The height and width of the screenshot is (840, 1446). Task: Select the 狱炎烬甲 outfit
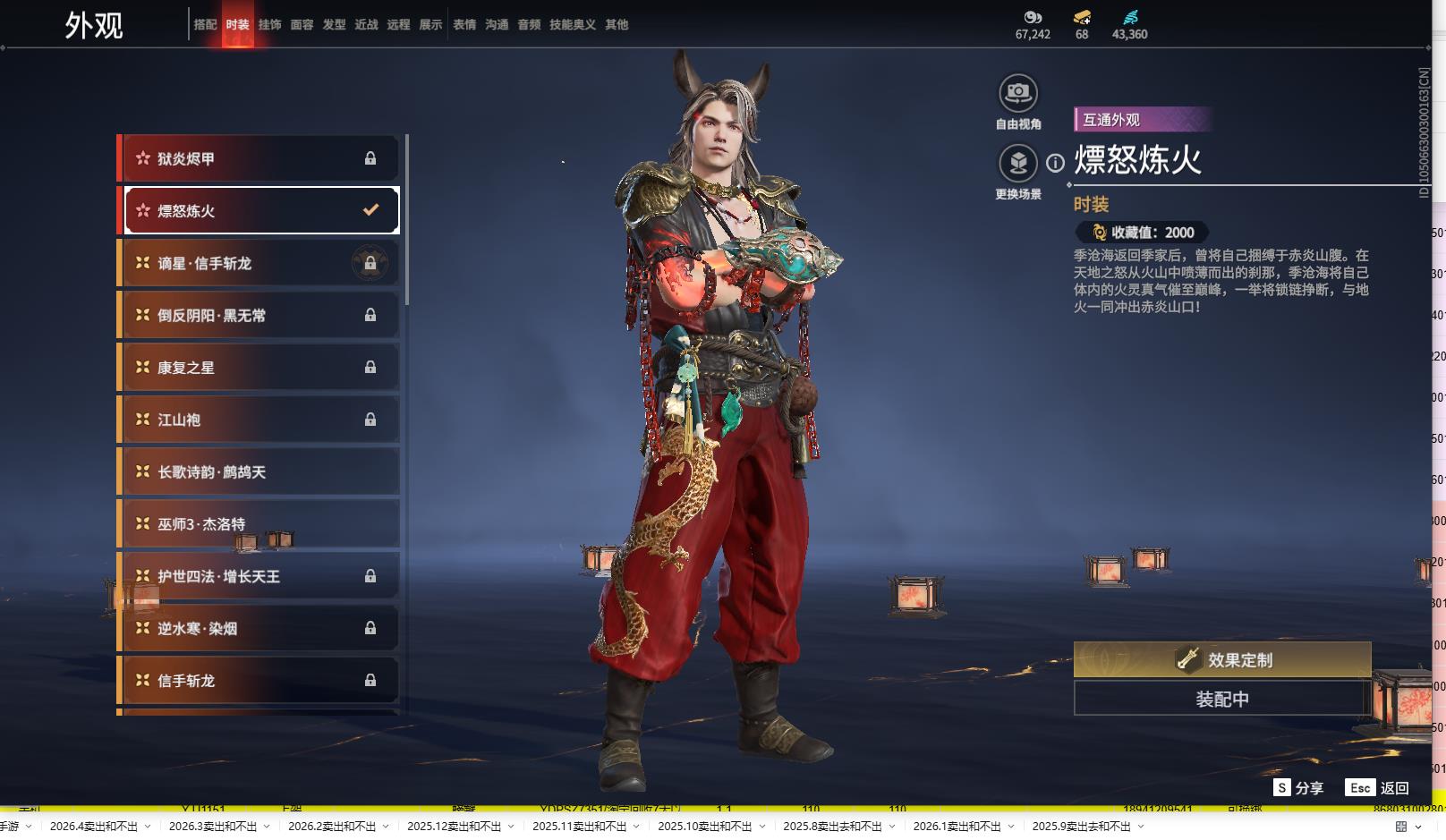click(x=259, y=159)
